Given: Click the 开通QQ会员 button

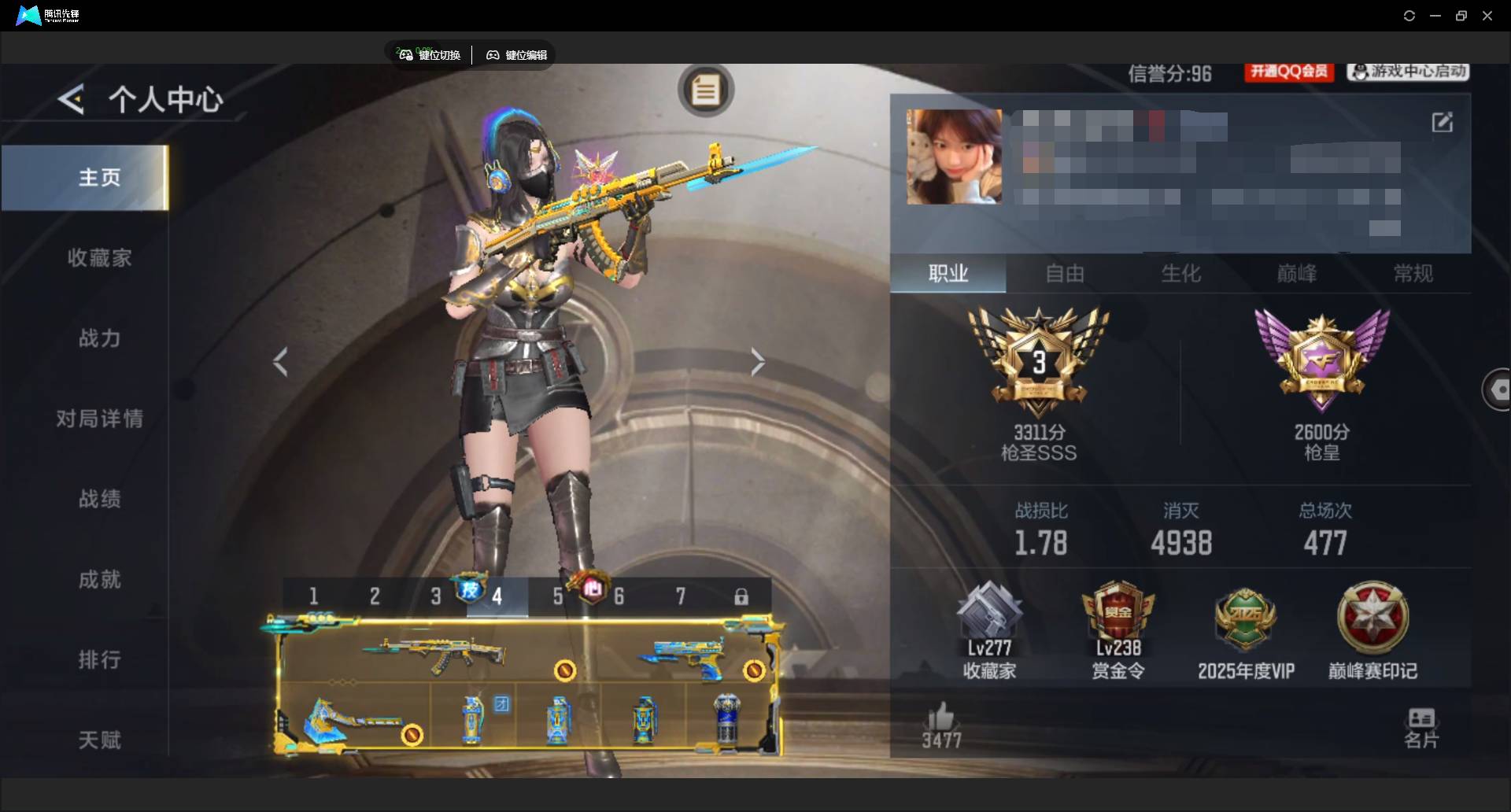Looking at the screenshot, I should tap(1289, 72).
